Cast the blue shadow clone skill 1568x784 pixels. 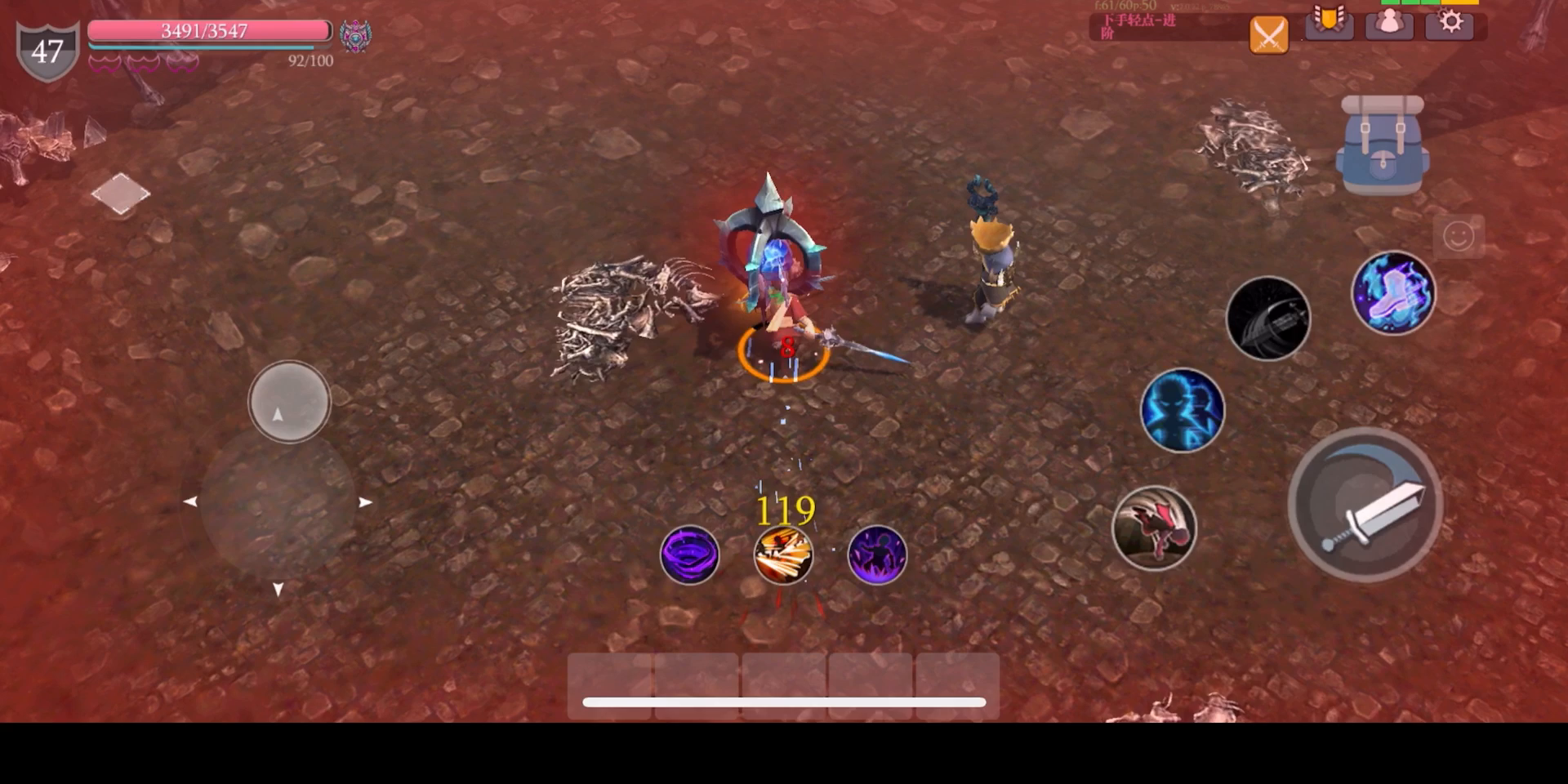coord(1182,410)
